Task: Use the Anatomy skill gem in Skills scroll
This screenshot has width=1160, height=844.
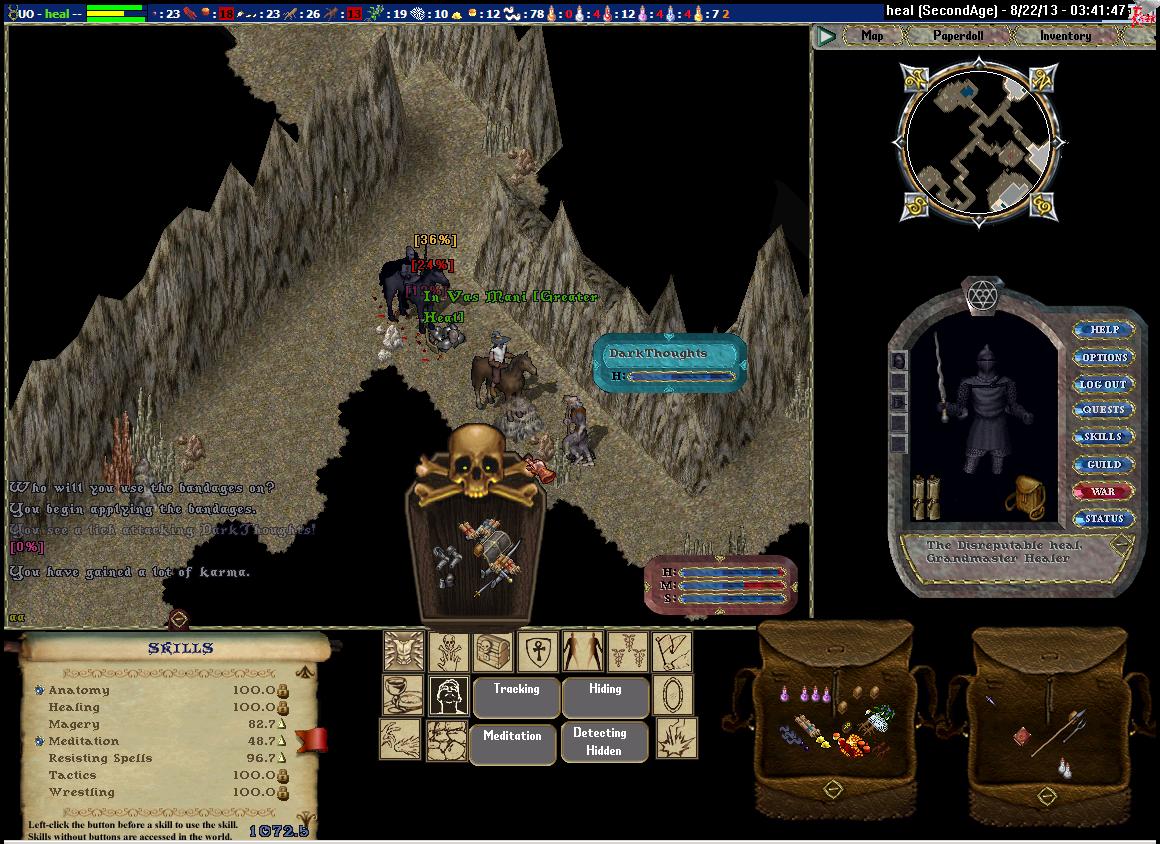Action: (x=39, y=690)
